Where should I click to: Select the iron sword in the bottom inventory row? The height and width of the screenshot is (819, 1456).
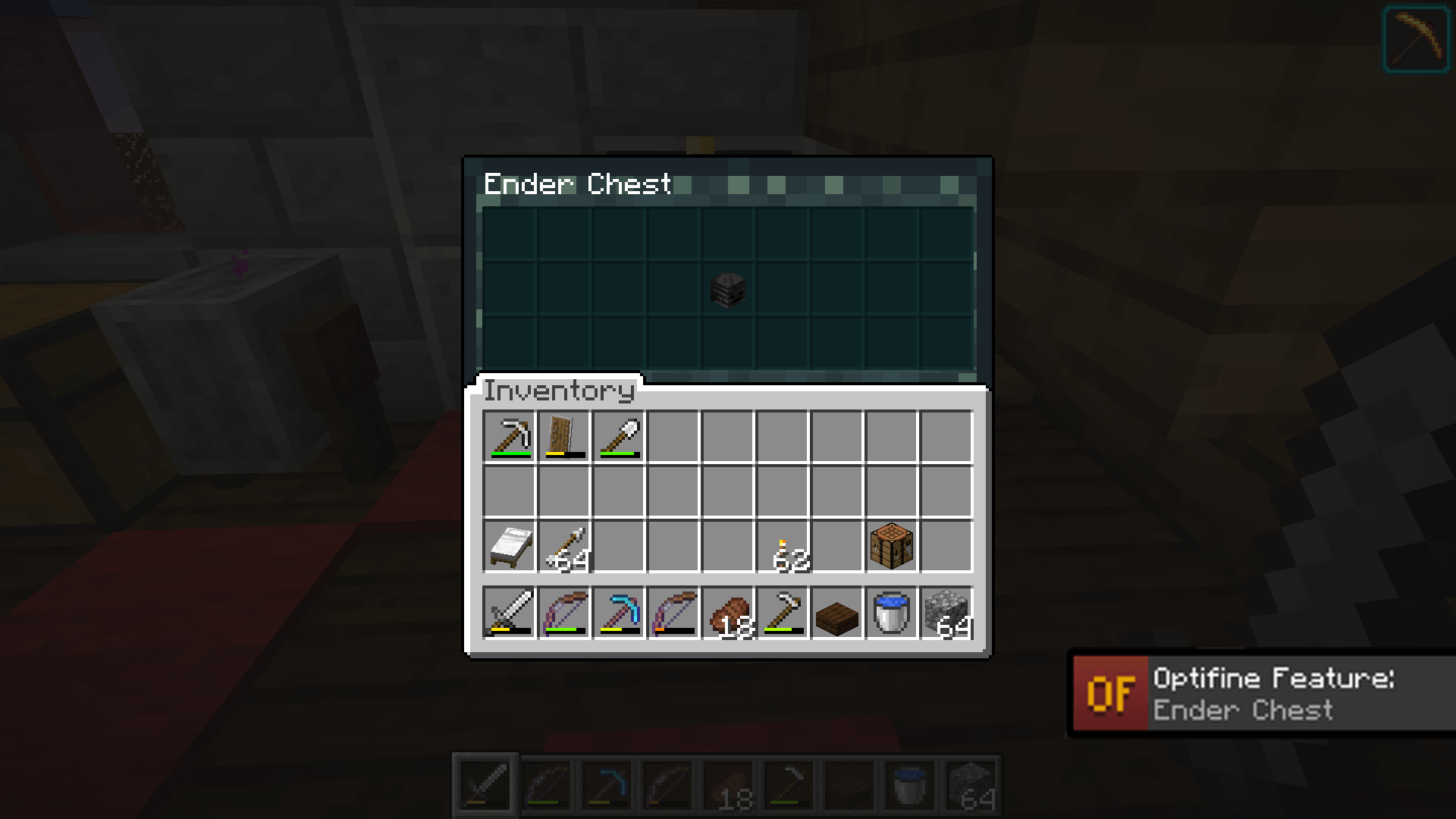coord(510,613)
